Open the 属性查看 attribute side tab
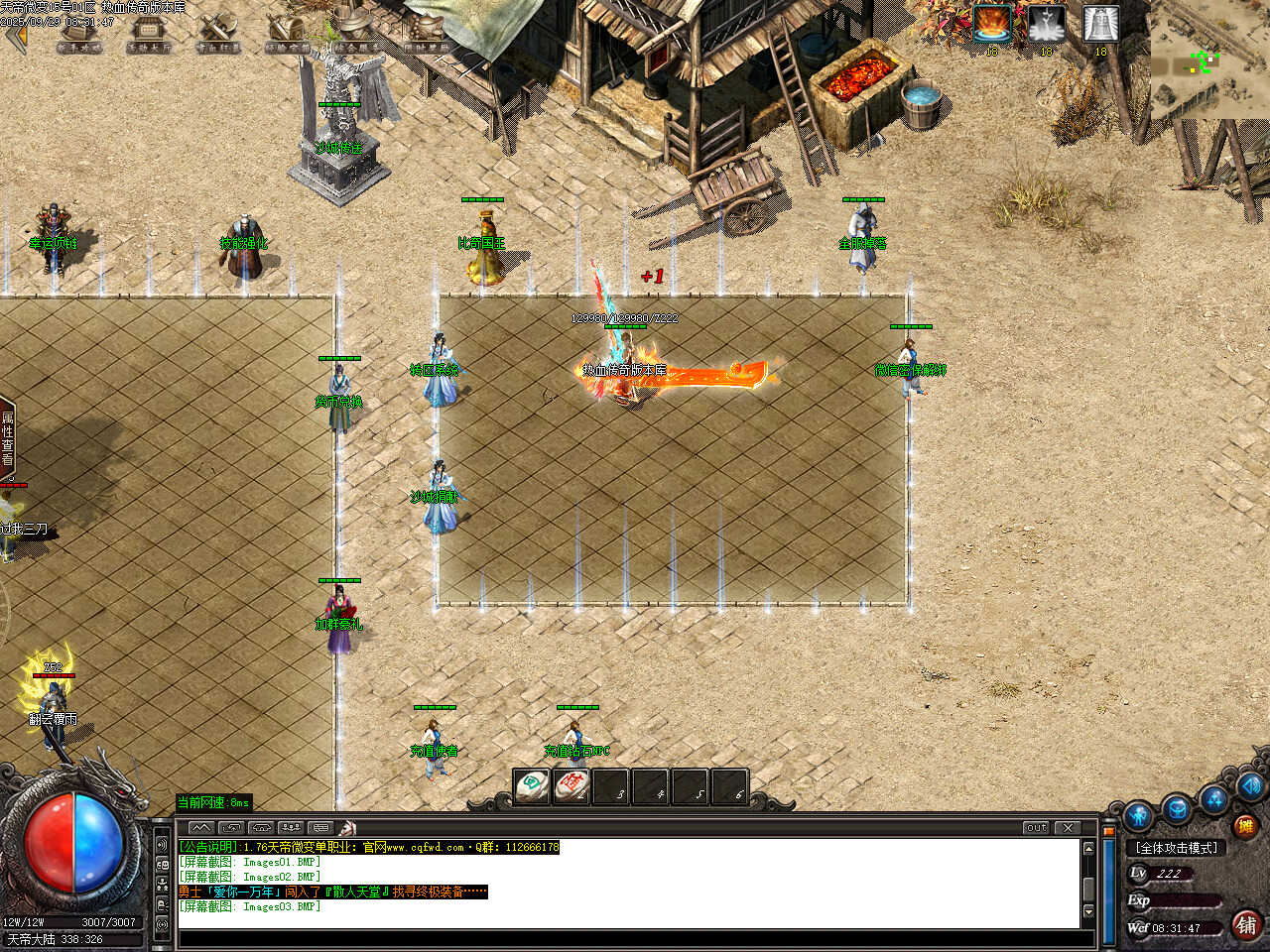1270x952 pixels. tap(7, 438)
